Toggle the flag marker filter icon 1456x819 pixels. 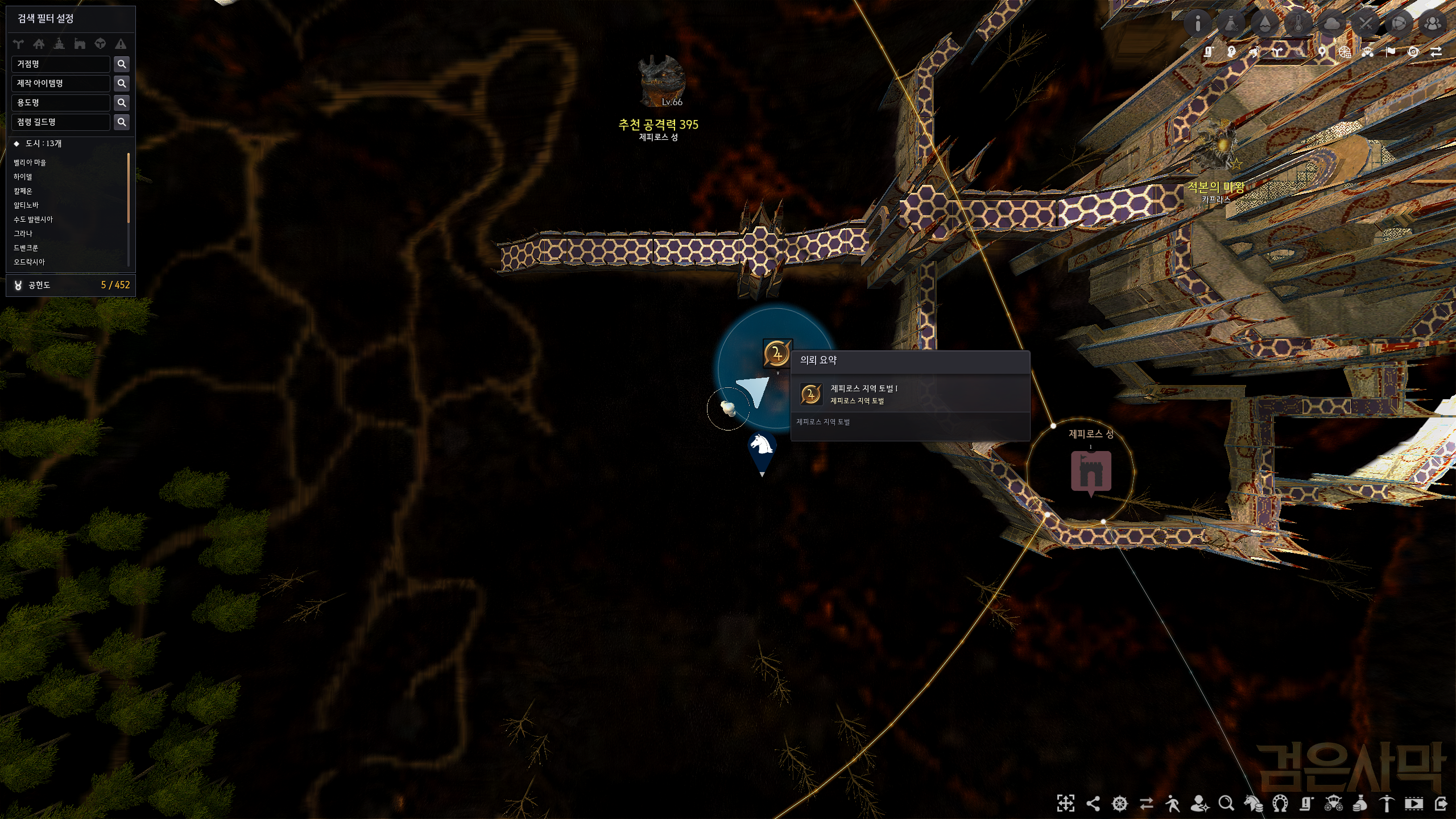pyautogui.click(x=1391, y=52)
